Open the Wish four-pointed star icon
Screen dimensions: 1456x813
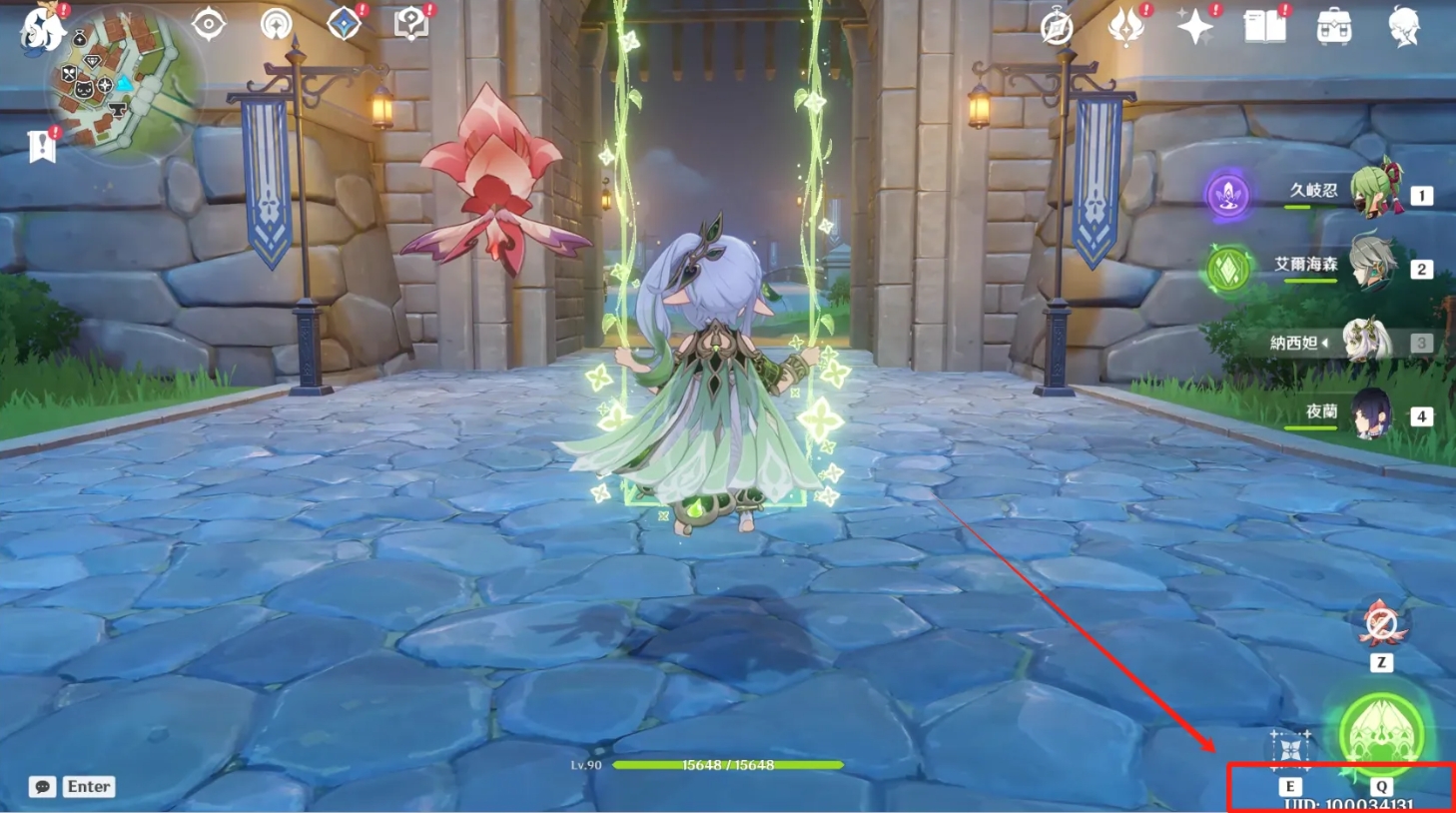[1194, 27]
